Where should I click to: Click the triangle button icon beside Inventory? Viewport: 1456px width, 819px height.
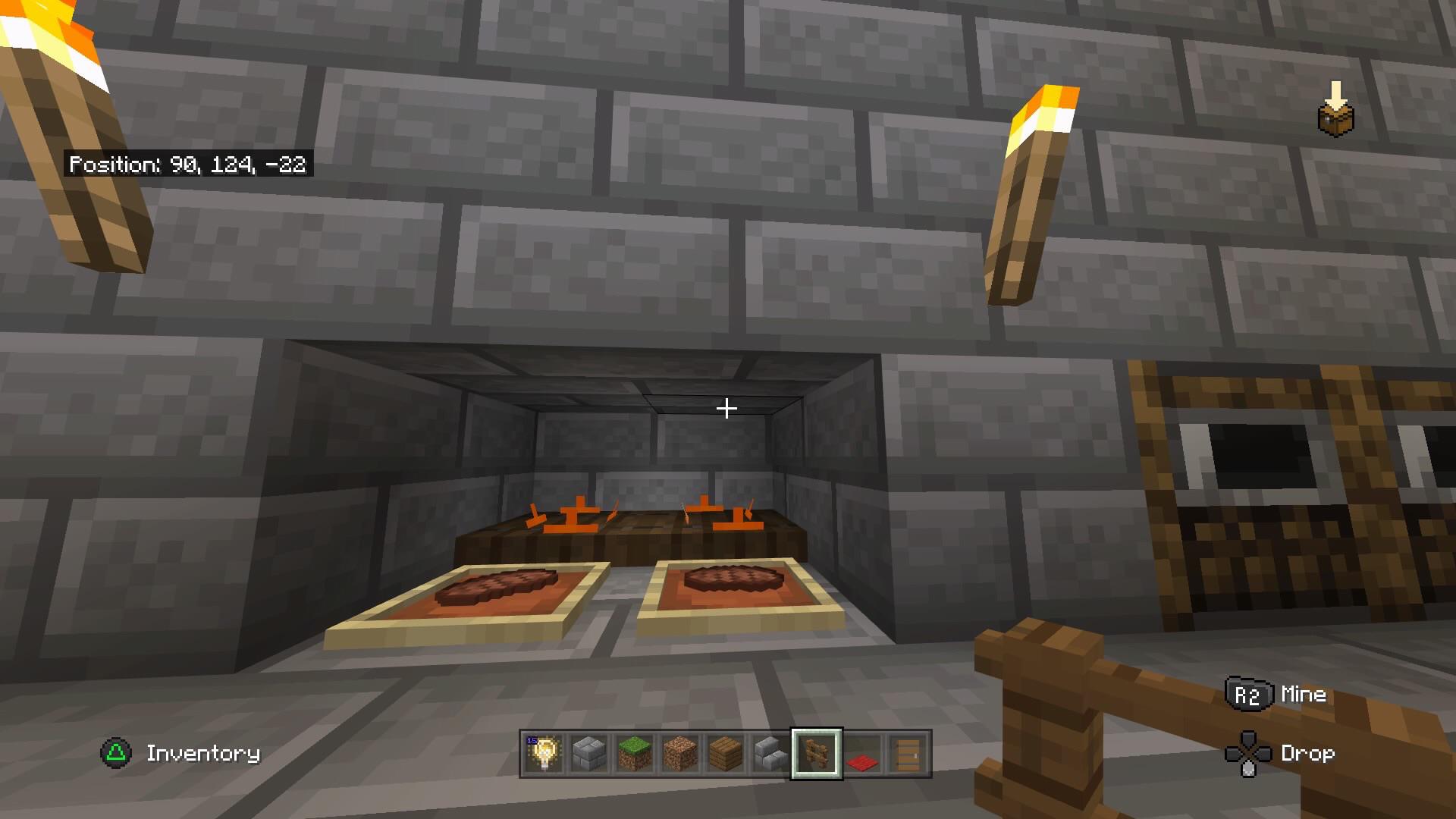click(115, 753)
